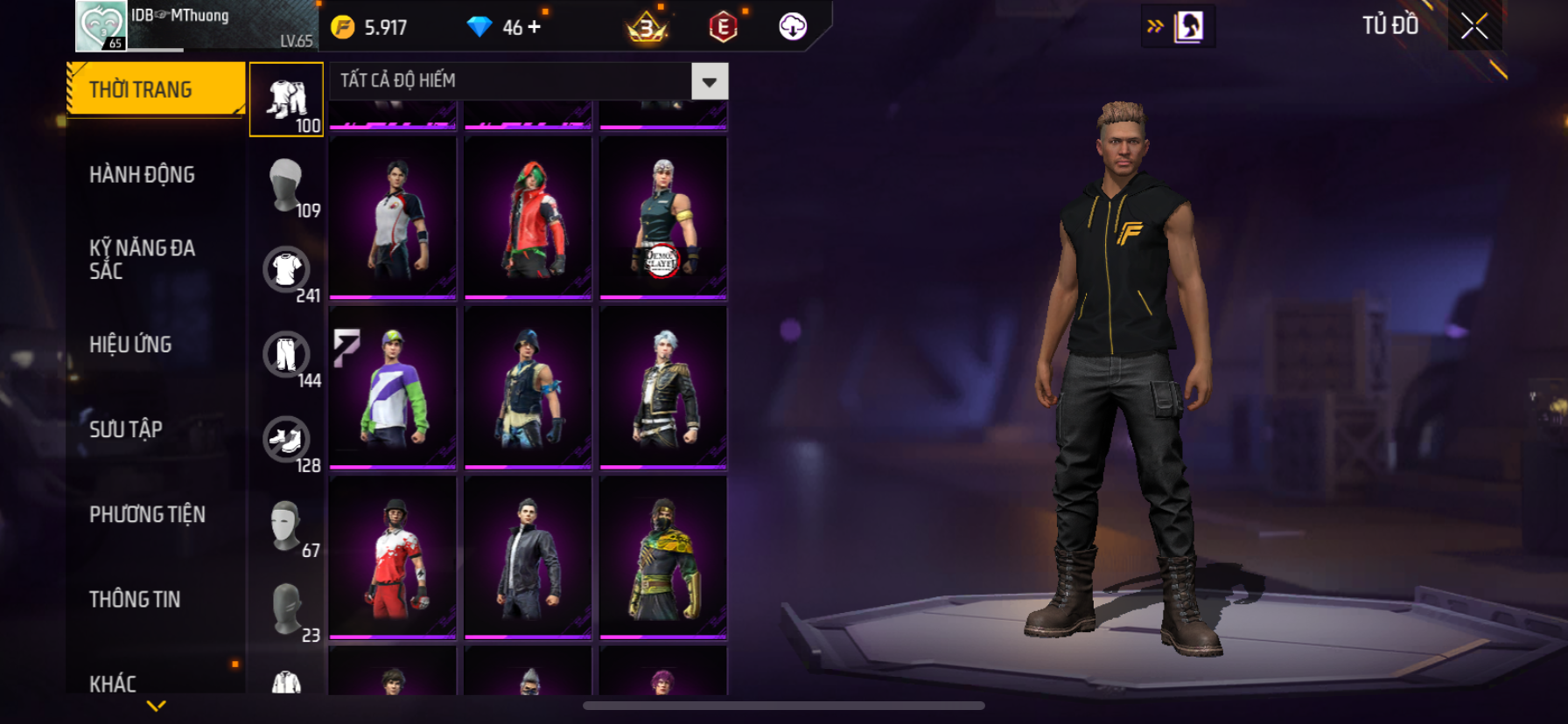Close the wardrobe screen
Screen dimensions: 1568x724
pyautogui.click(x=1474, y=27)
